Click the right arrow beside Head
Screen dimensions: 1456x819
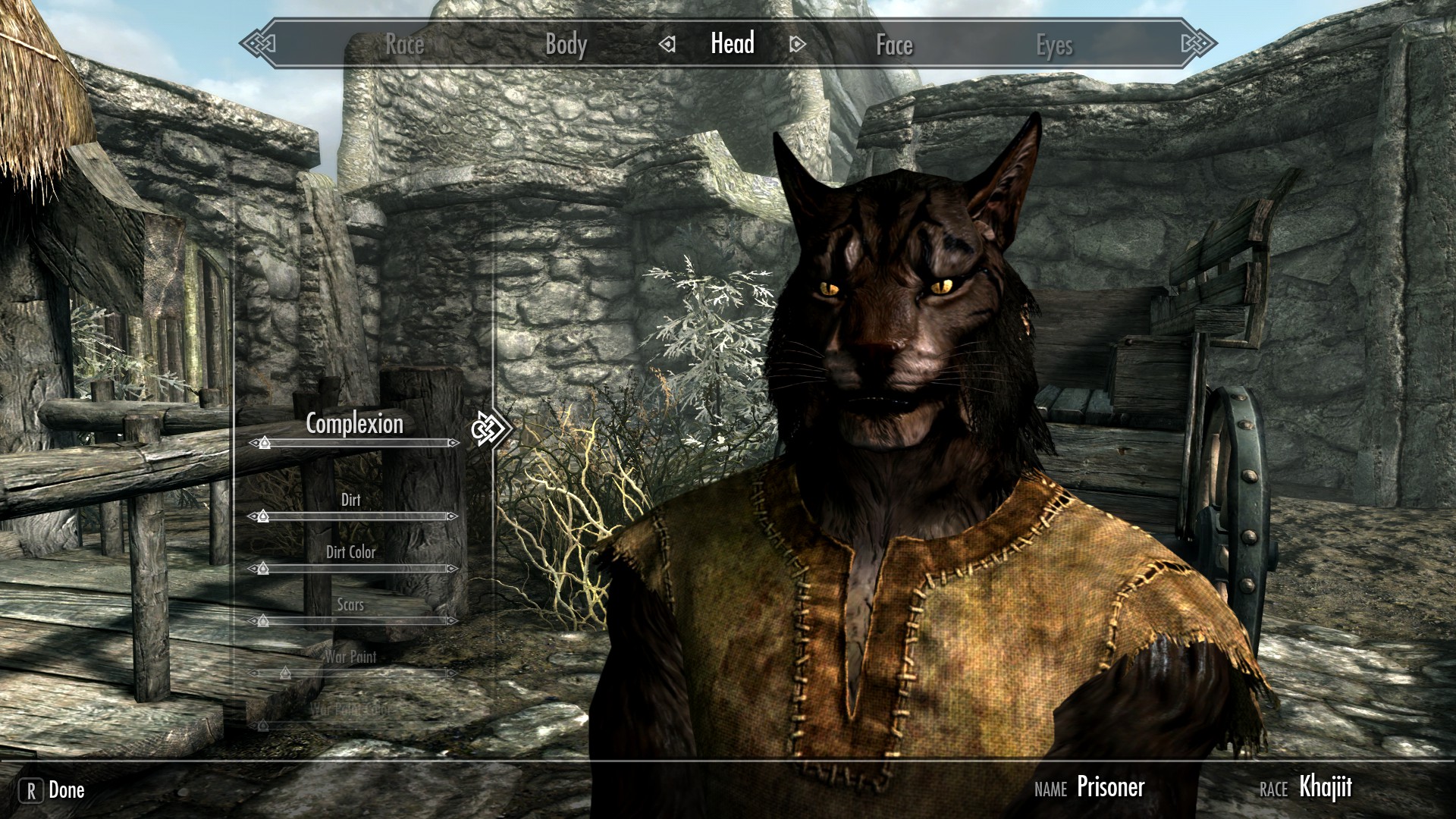793,45
